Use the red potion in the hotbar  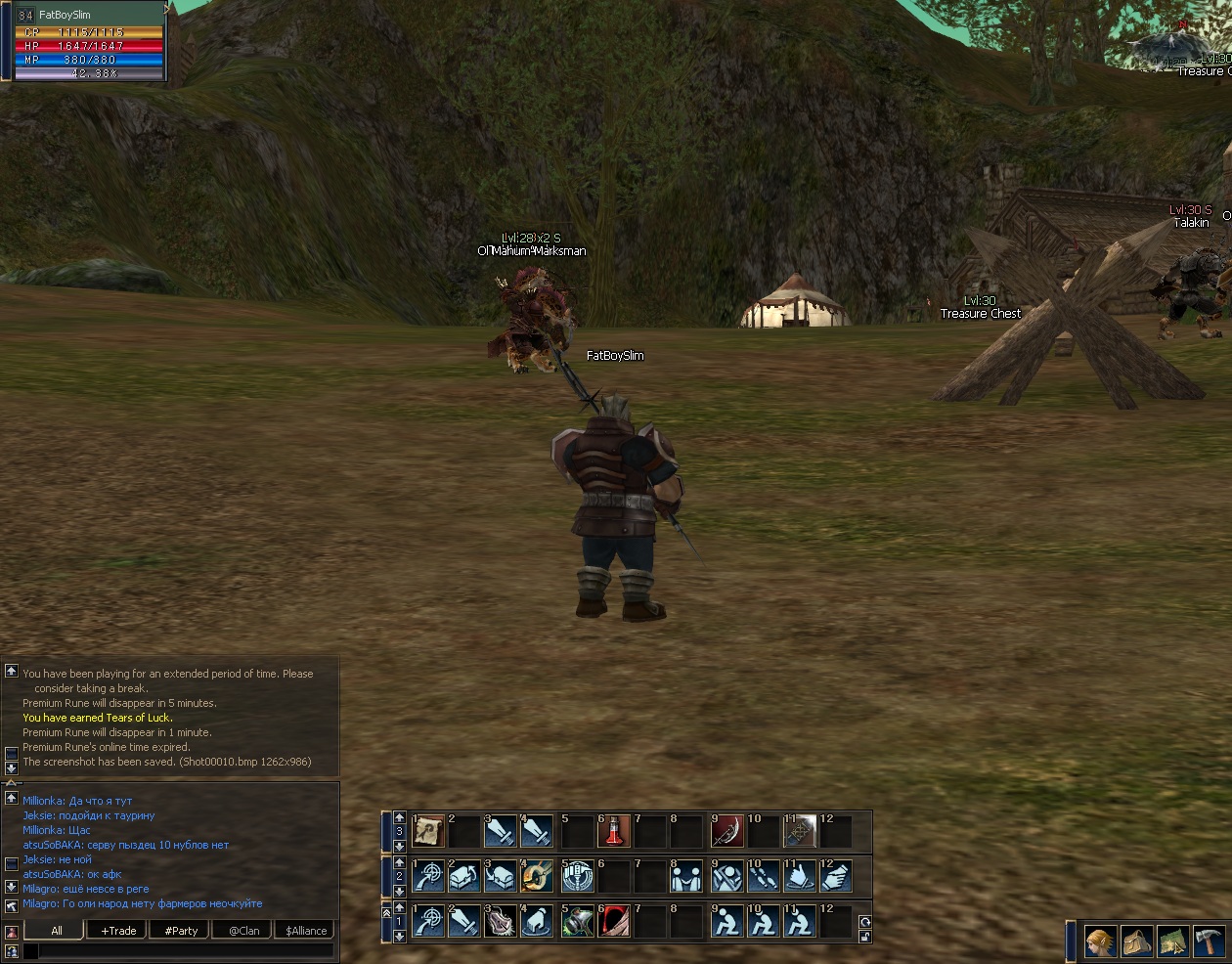[614, 832]
